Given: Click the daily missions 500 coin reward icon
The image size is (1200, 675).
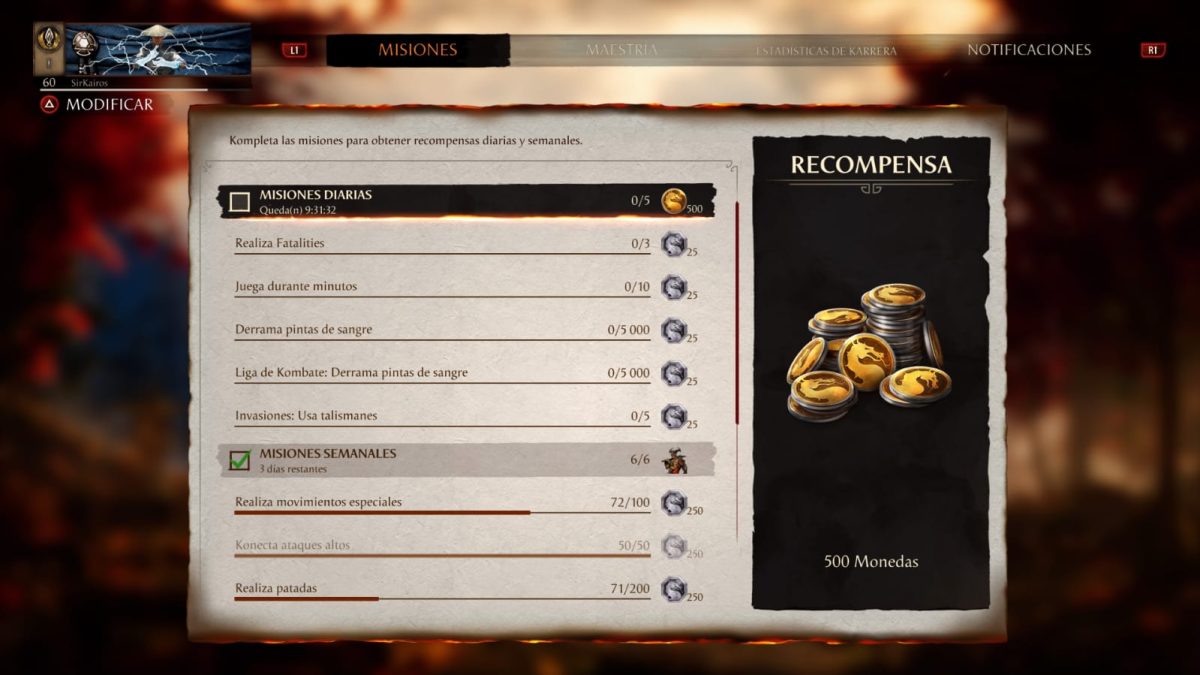Looking at the screenshot, I should [x=675, y=201].
